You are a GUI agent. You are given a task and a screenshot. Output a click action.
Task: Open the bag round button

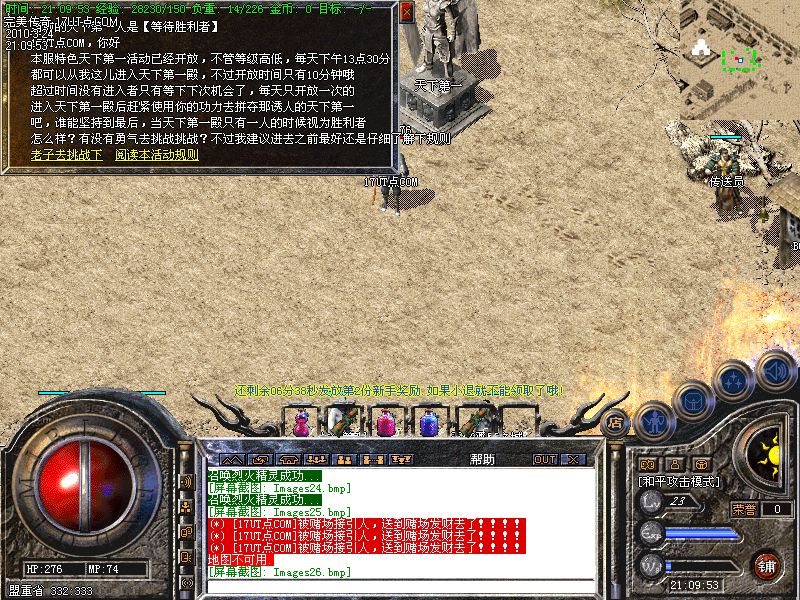tap(695, 400)
